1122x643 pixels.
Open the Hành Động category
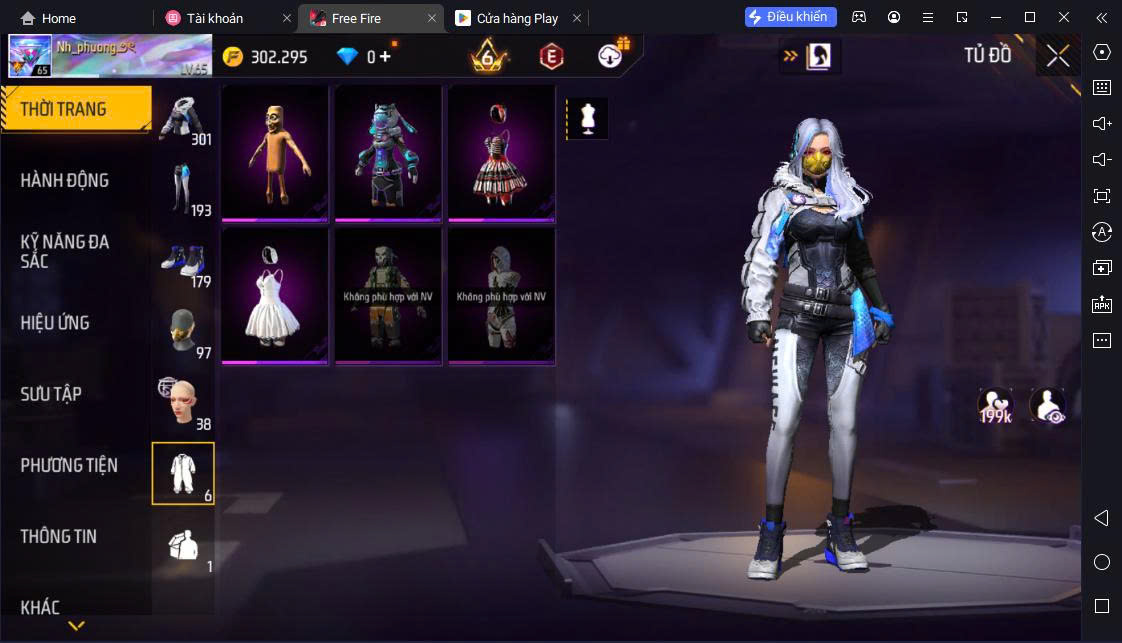coord(65,181)
